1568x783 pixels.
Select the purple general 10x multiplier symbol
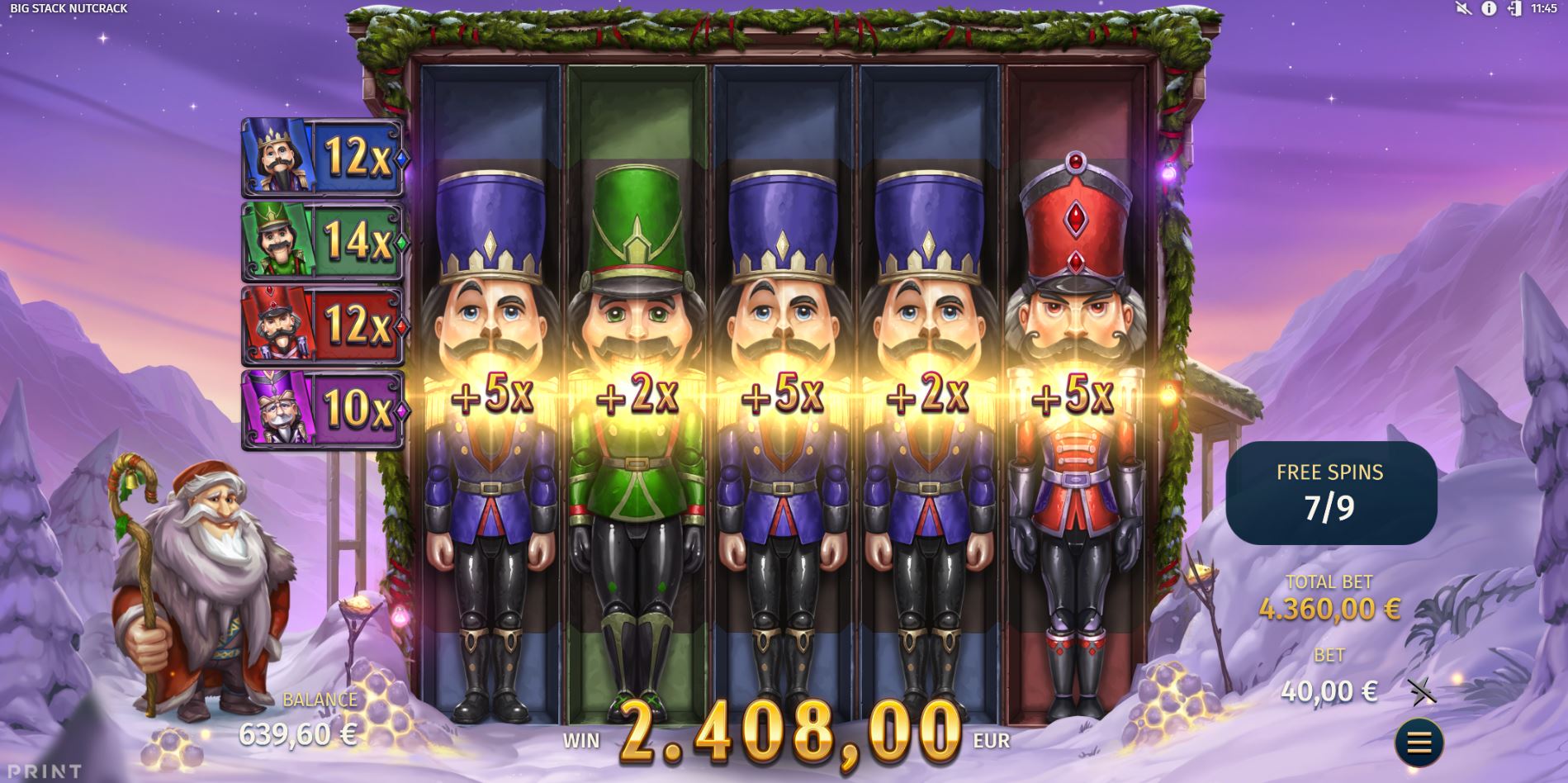click(x=320, y=407)
